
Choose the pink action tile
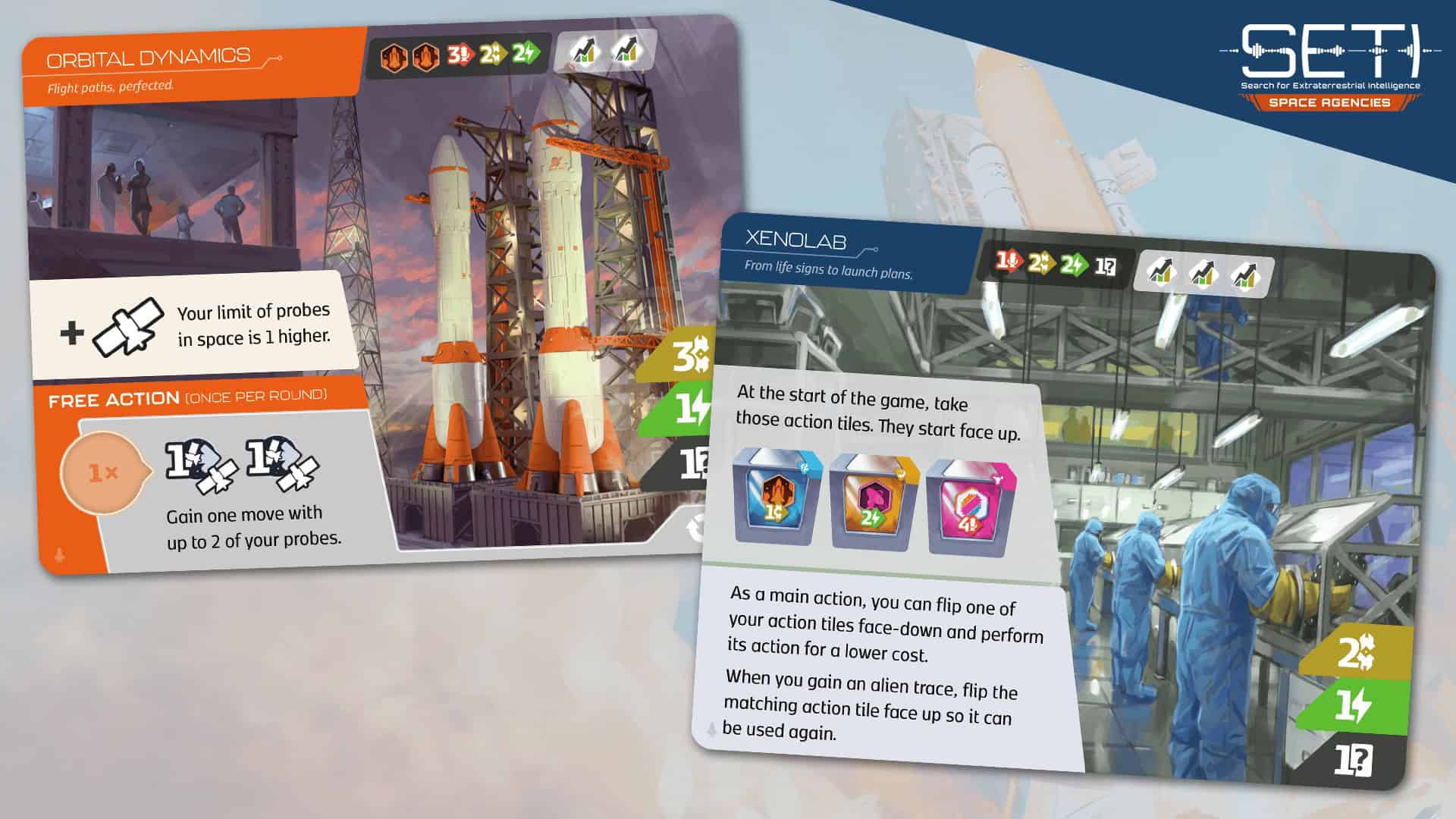(968, 508)
